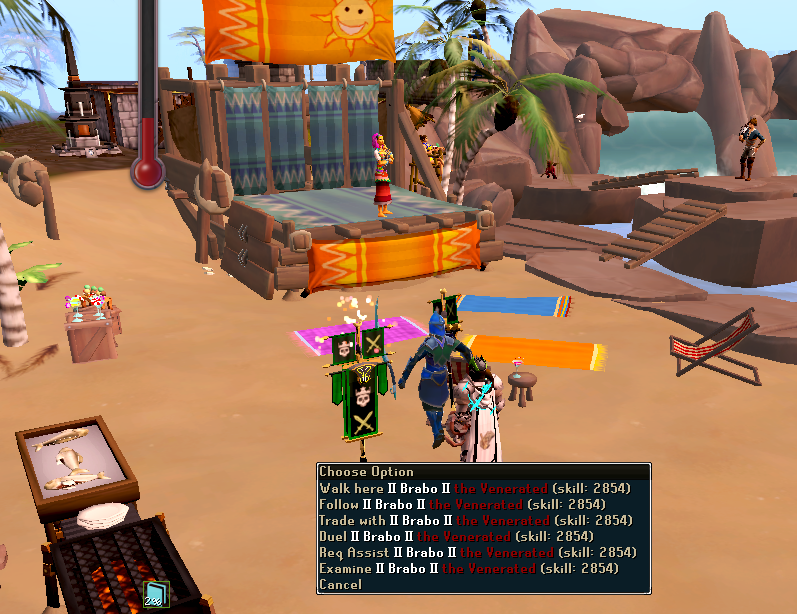The width and height of the screenshot is (797, 614).
Task: Select the Duel II Brabo II option
Action: click(x=476, y=536)
